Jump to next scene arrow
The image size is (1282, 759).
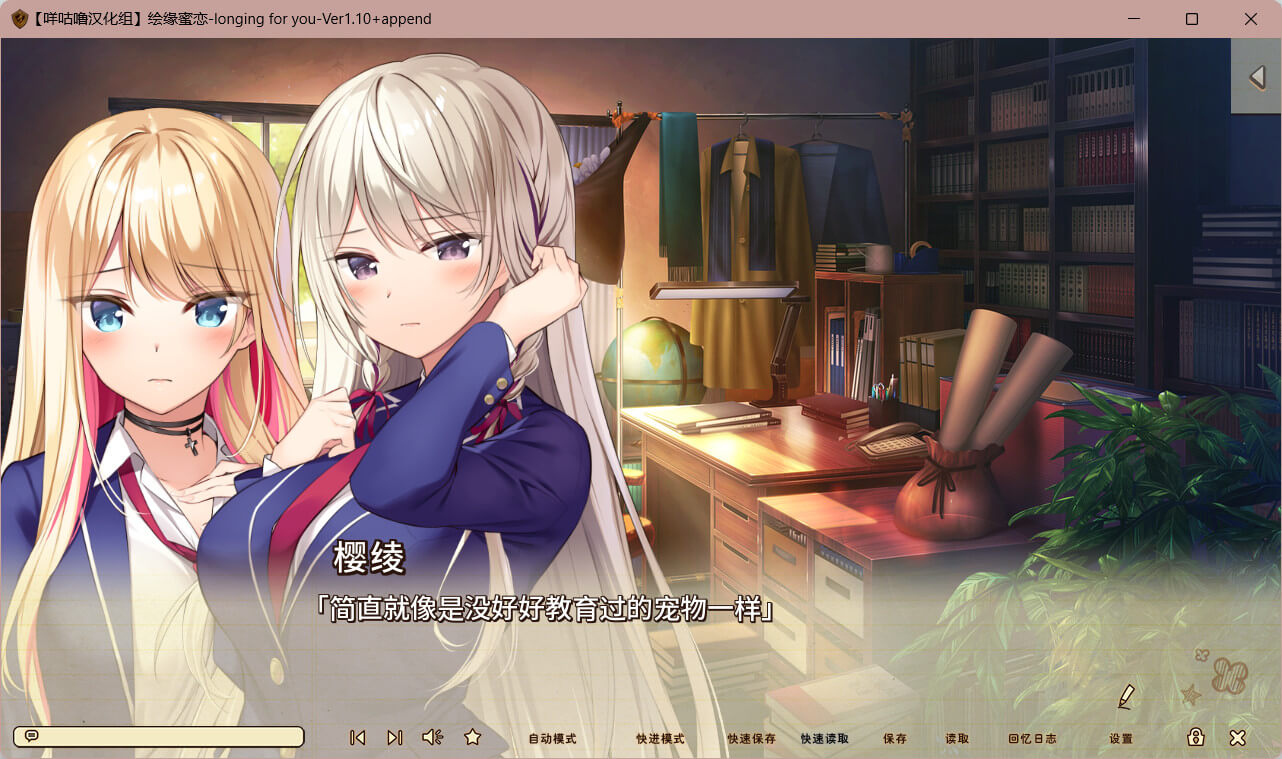pos(395,737)
